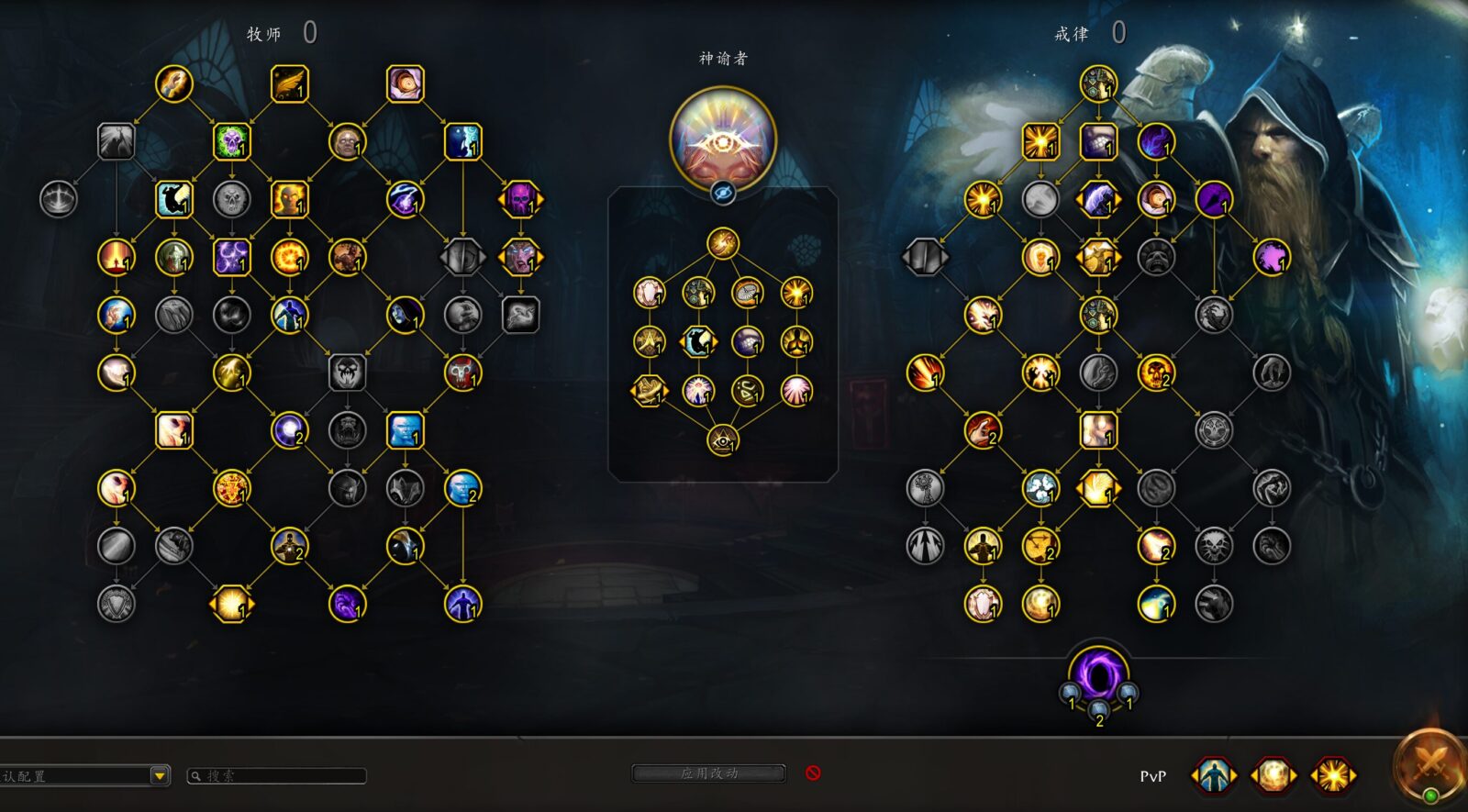This screenshot has height=812, width=1468.
Task: Select the blue figure PvP talent slot
Action: (x=1213, y=775)
